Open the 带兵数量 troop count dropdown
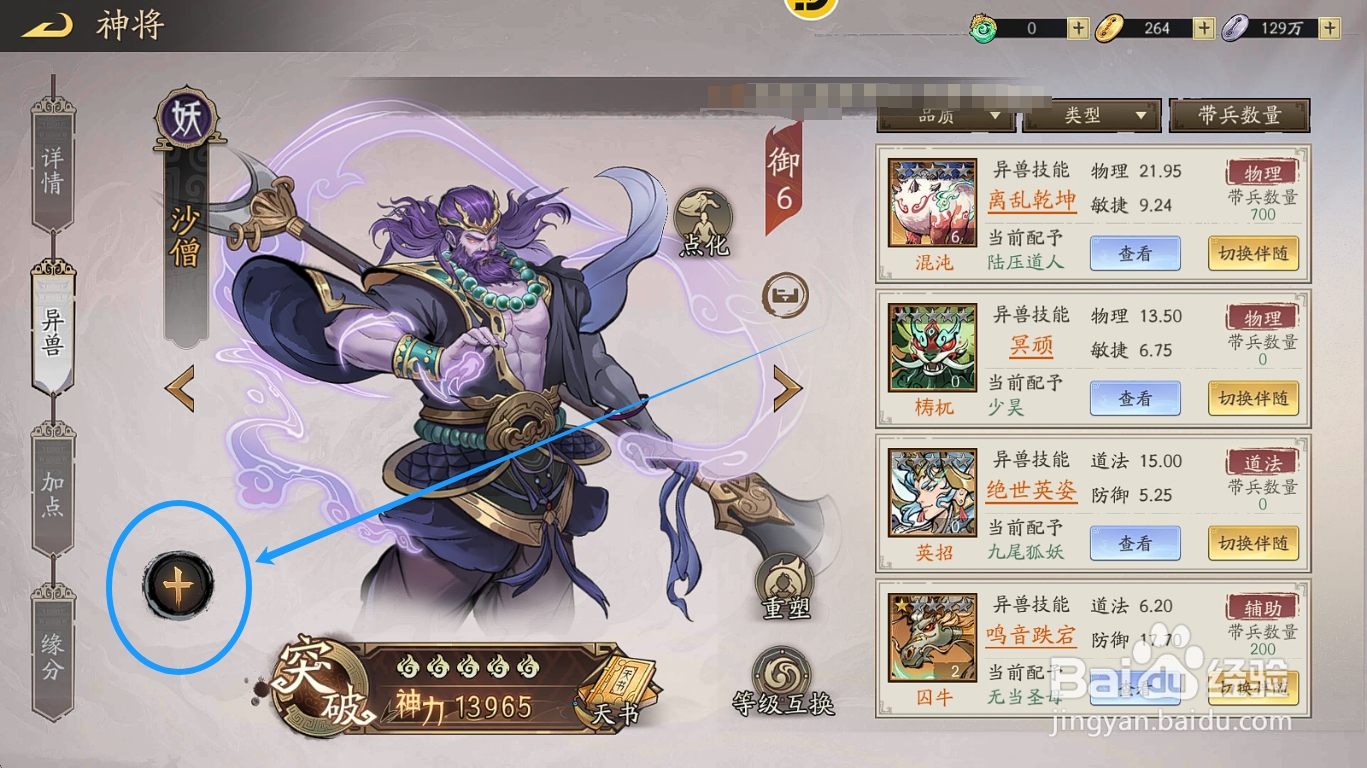Screen dimensions: 1367x768 pyautogui.click(x=1240, y=113)
